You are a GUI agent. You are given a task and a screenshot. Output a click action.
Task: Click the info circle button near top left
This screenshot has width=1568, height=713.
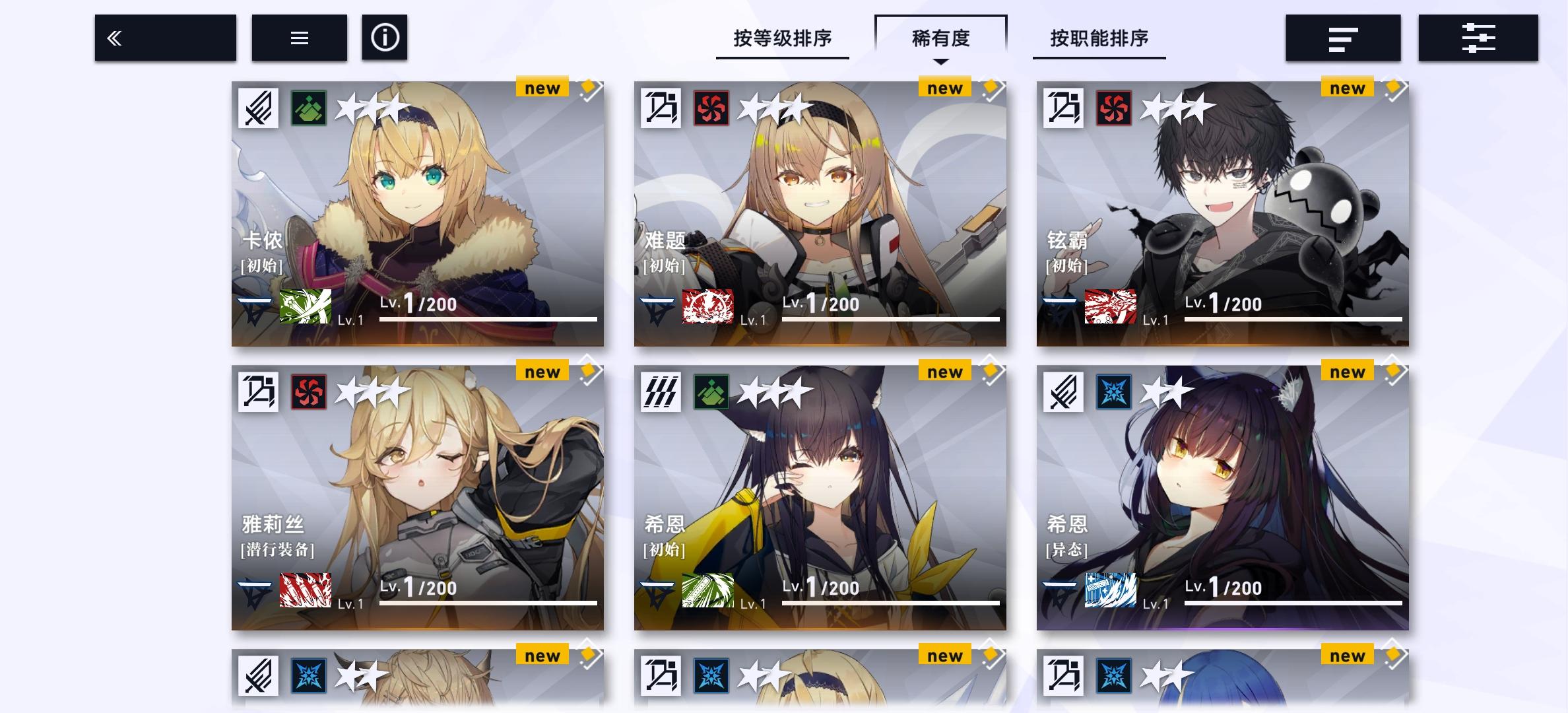pos(385,38)
